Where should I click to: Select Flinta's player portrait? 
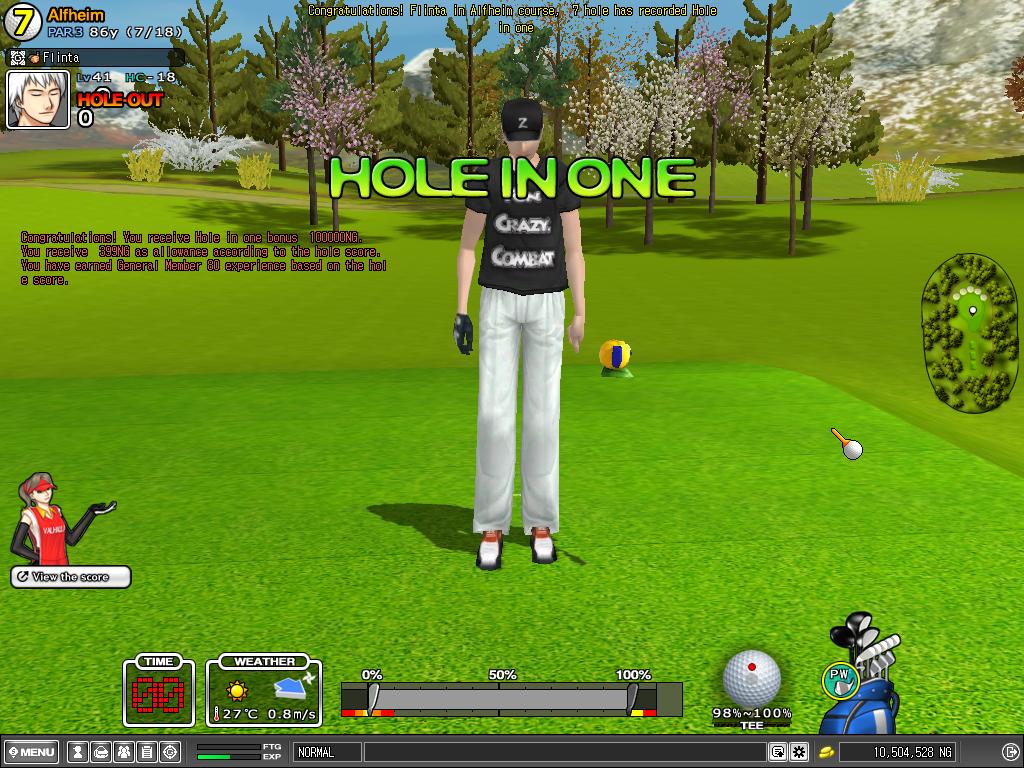38,100
